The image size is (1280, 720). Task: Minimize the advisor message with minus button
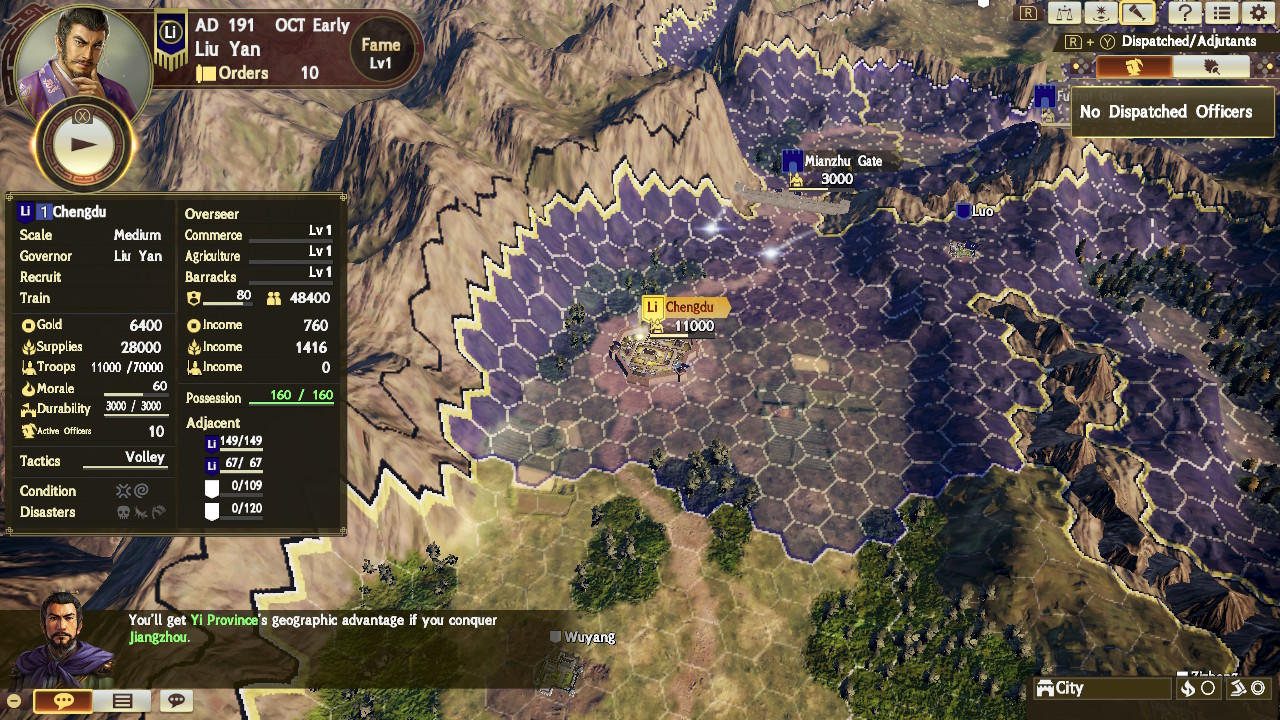pos(14,701)
